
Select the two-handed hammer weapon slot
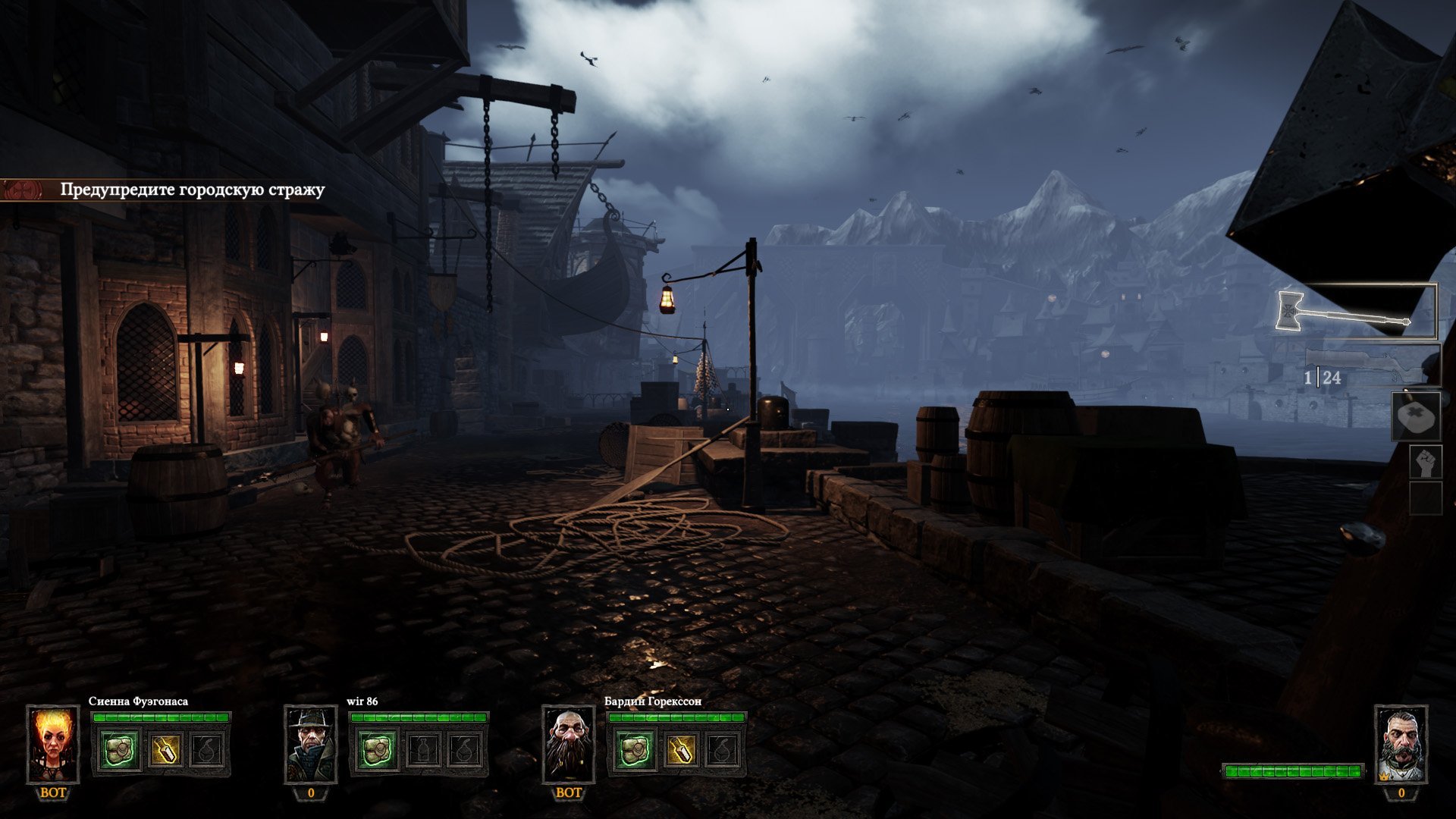point(1356,312)
